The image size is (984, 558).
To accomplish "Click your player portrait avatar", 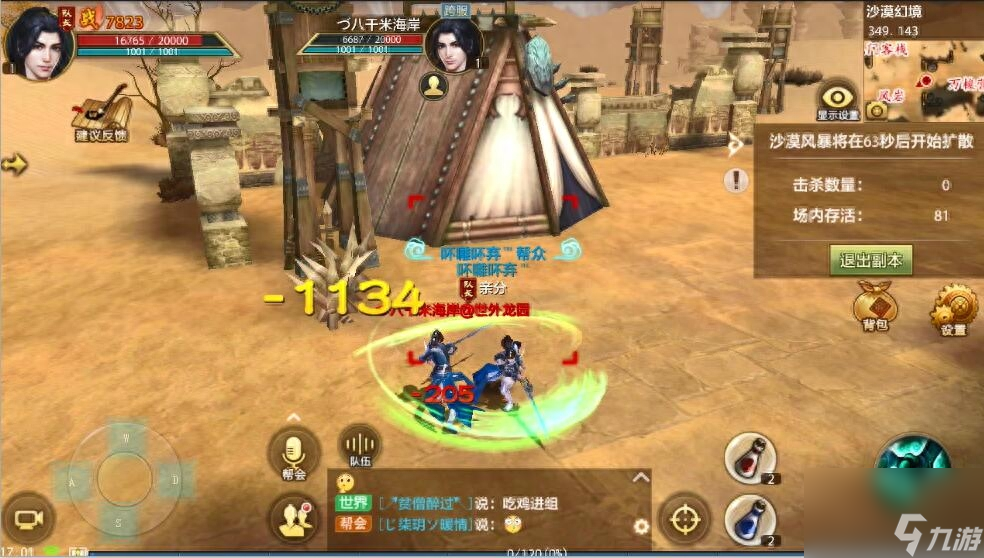I will (x=39, y=40).
